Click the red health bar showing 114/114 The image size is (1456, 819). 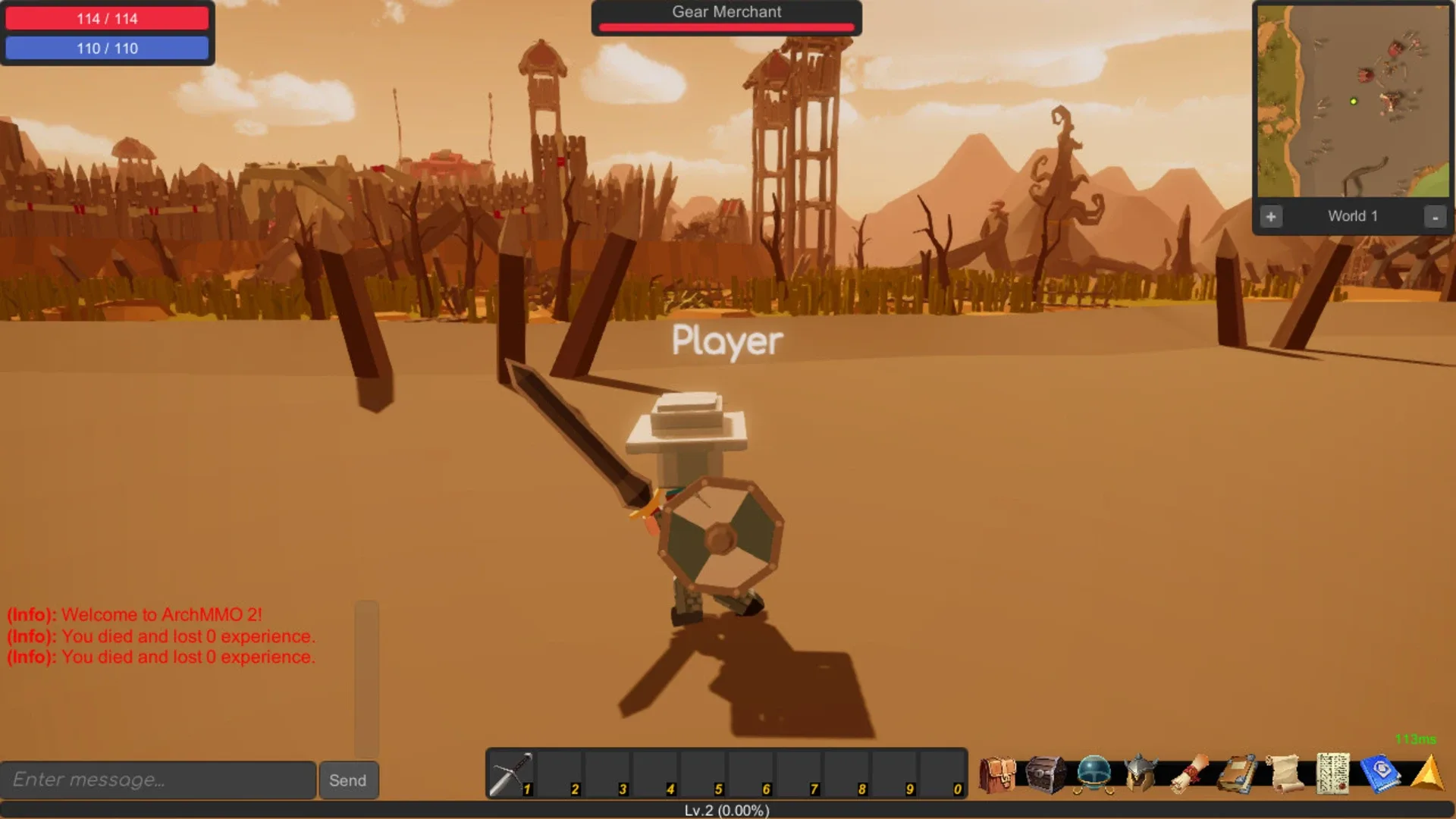[108, 18]
